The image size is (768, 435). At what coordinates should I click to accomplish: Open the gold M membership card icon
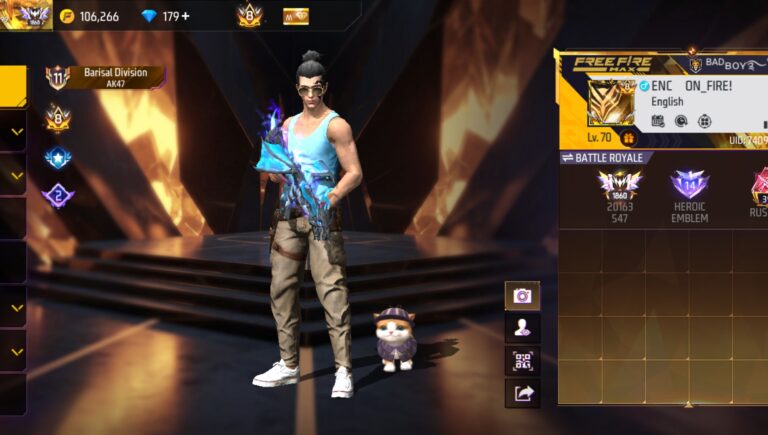[295, 16]
